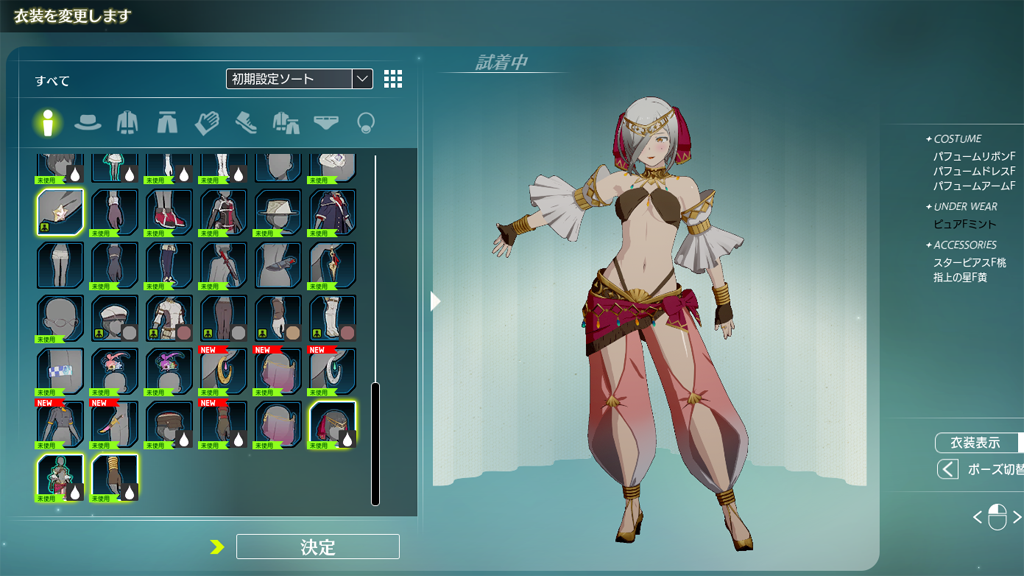The image size is (1024, 576).
Task: Switch to the ring accessories category tab
Action: (366, 123)
